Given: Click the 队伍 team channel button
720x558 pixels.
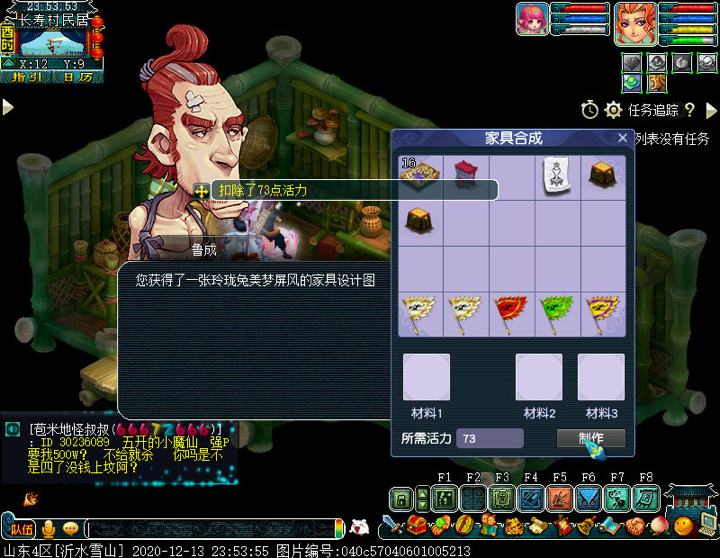Looking at the screenshot, I should (x=20, y=528).
